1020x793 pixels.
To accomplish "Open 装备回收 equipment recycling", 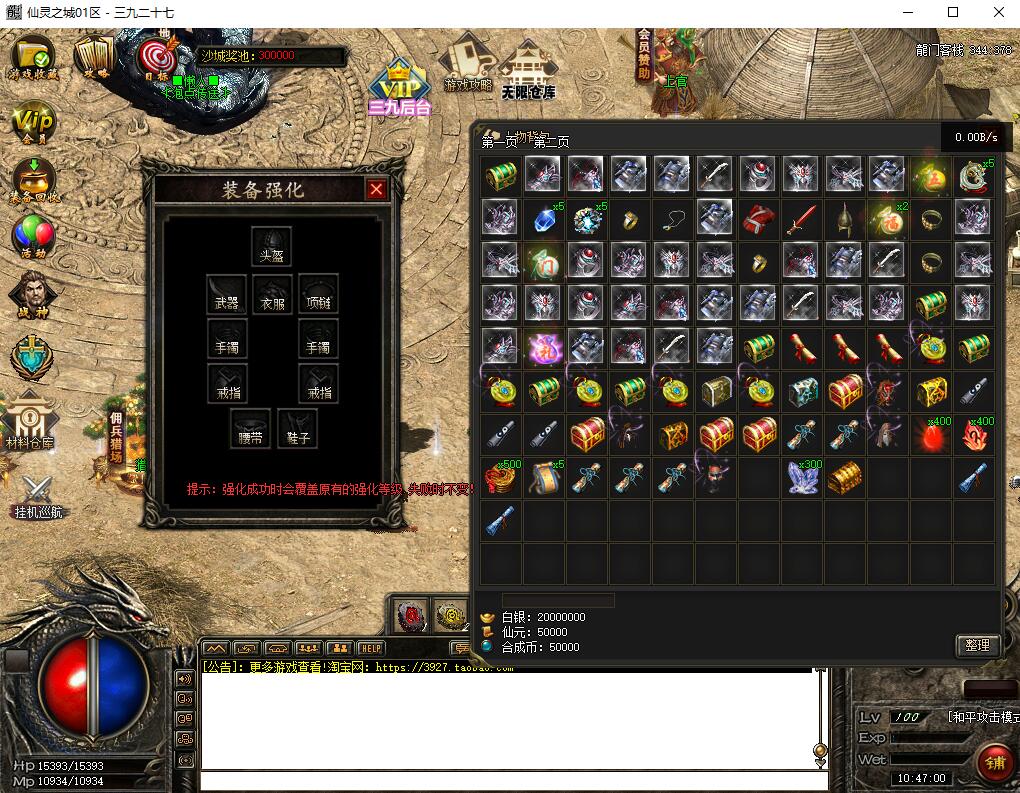I will coord(34,181).
